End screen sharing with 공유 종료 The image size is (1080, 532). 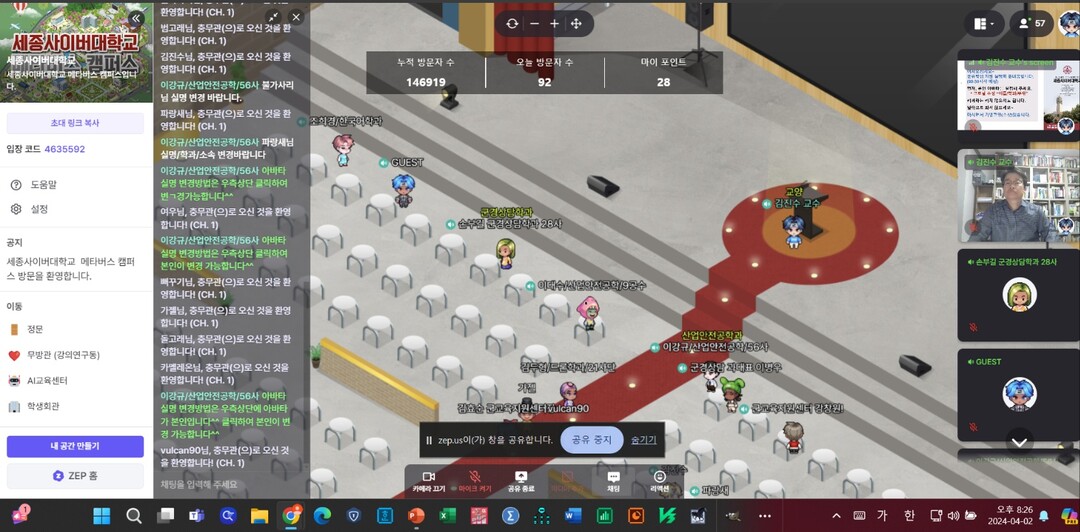520,481
